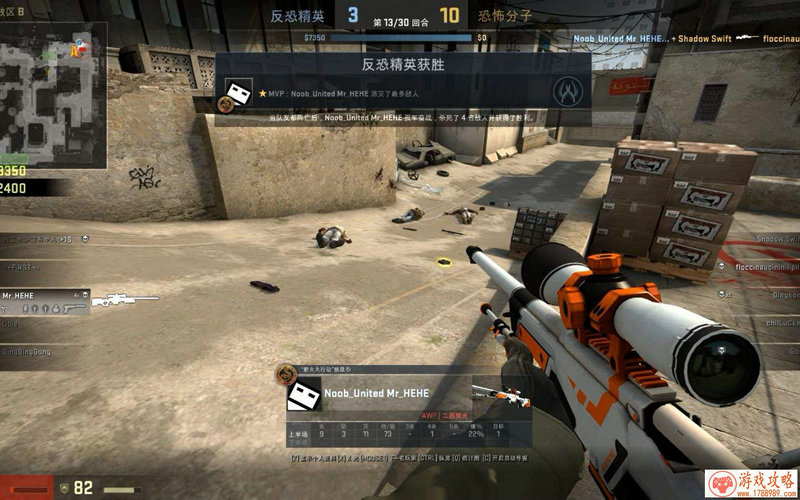
Task: Open the 游戏攻略 watermark site logo
Action: [x=752, y=483]
